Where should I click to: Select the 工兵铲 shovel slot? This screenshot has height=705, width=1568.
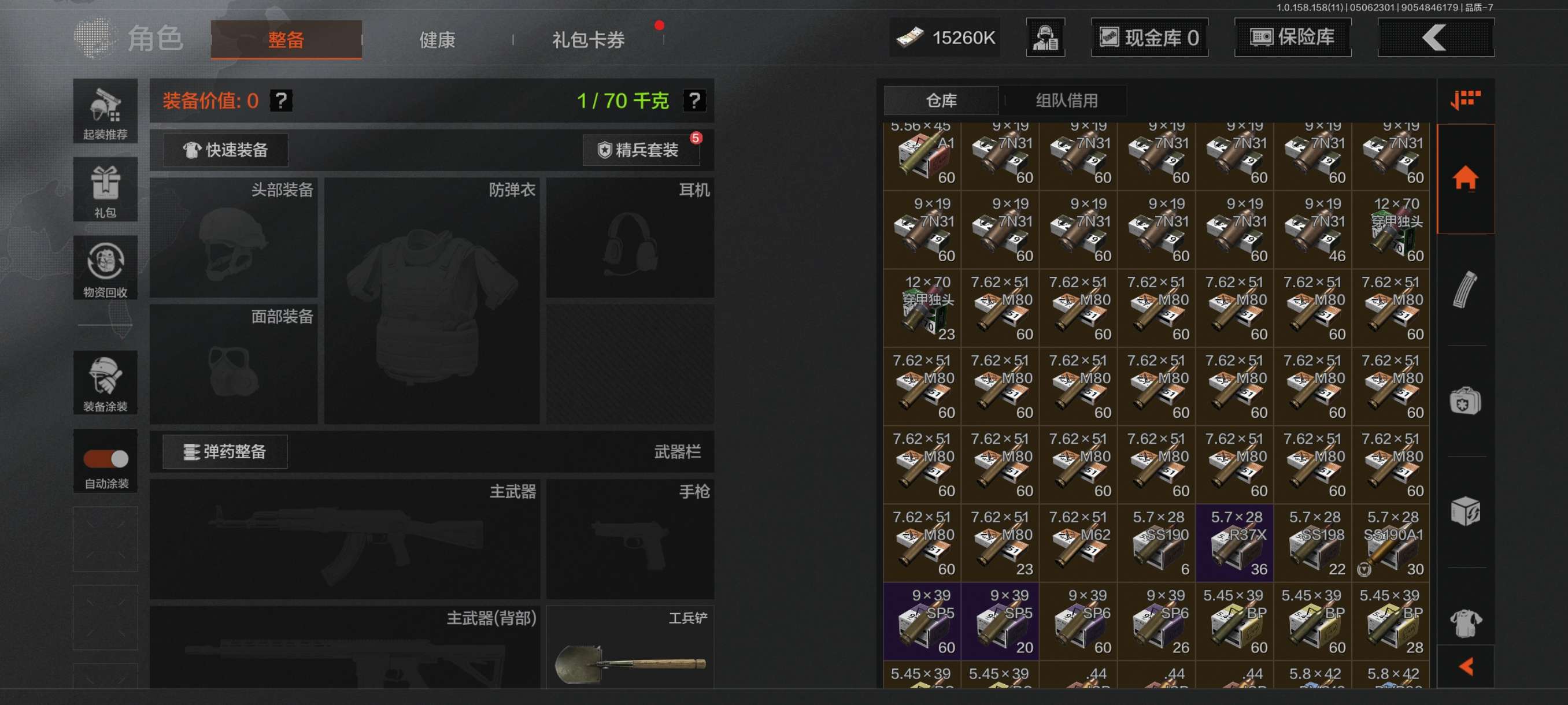click(630, 648)
